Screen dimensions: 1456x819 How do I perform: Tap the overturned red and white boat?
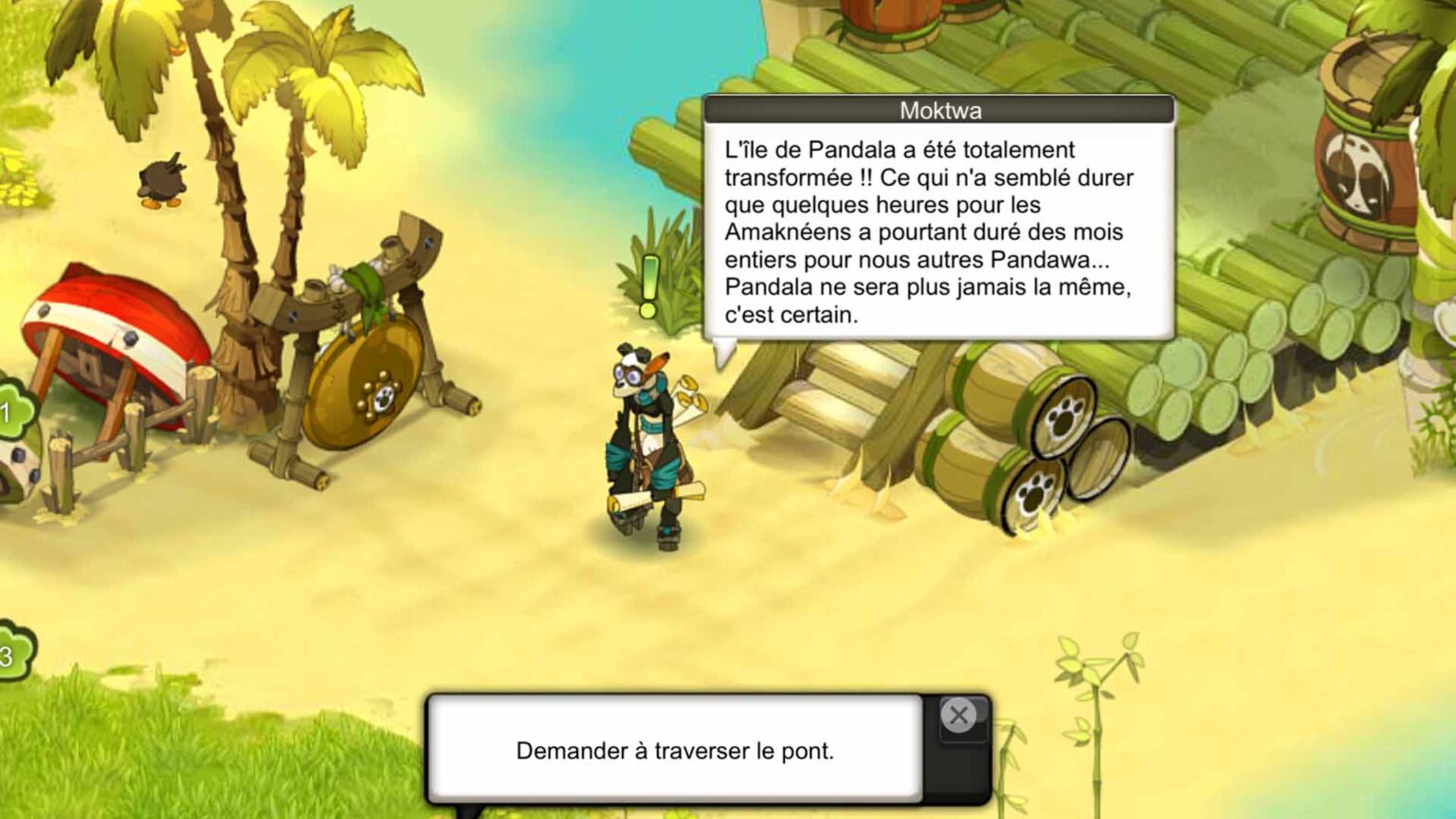[114, 322]
